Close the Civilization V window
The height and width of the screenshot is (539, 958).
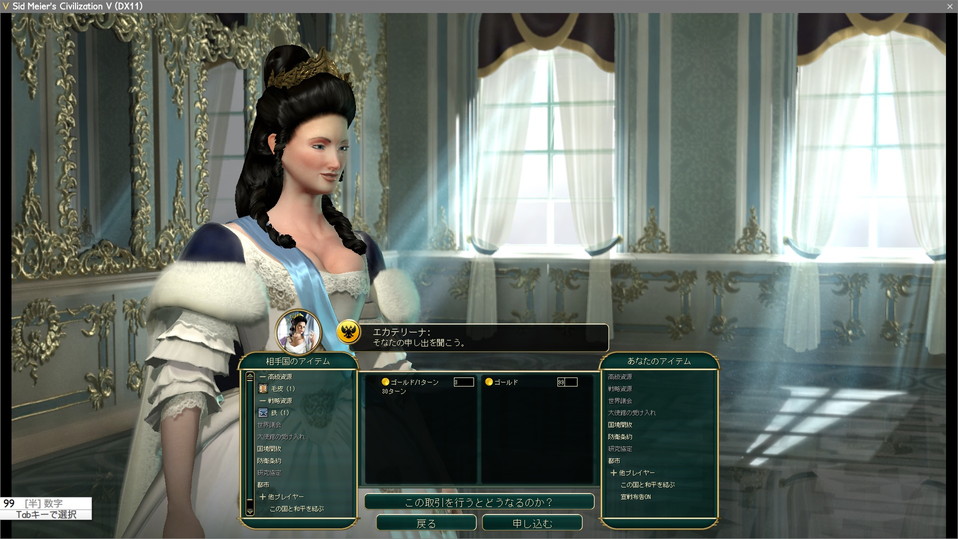[949, 6]
